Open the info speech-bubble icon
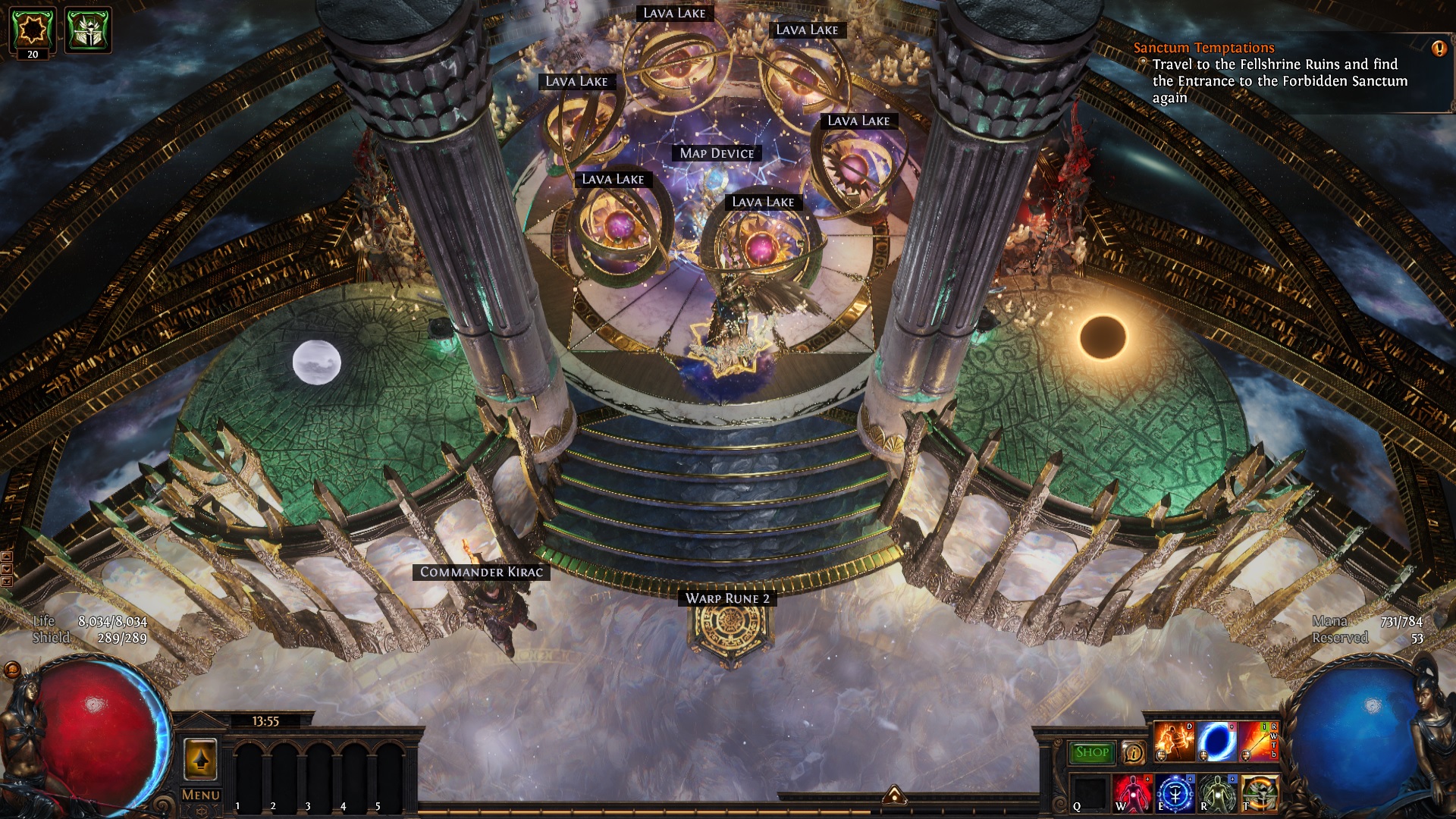 (1134, 752)
